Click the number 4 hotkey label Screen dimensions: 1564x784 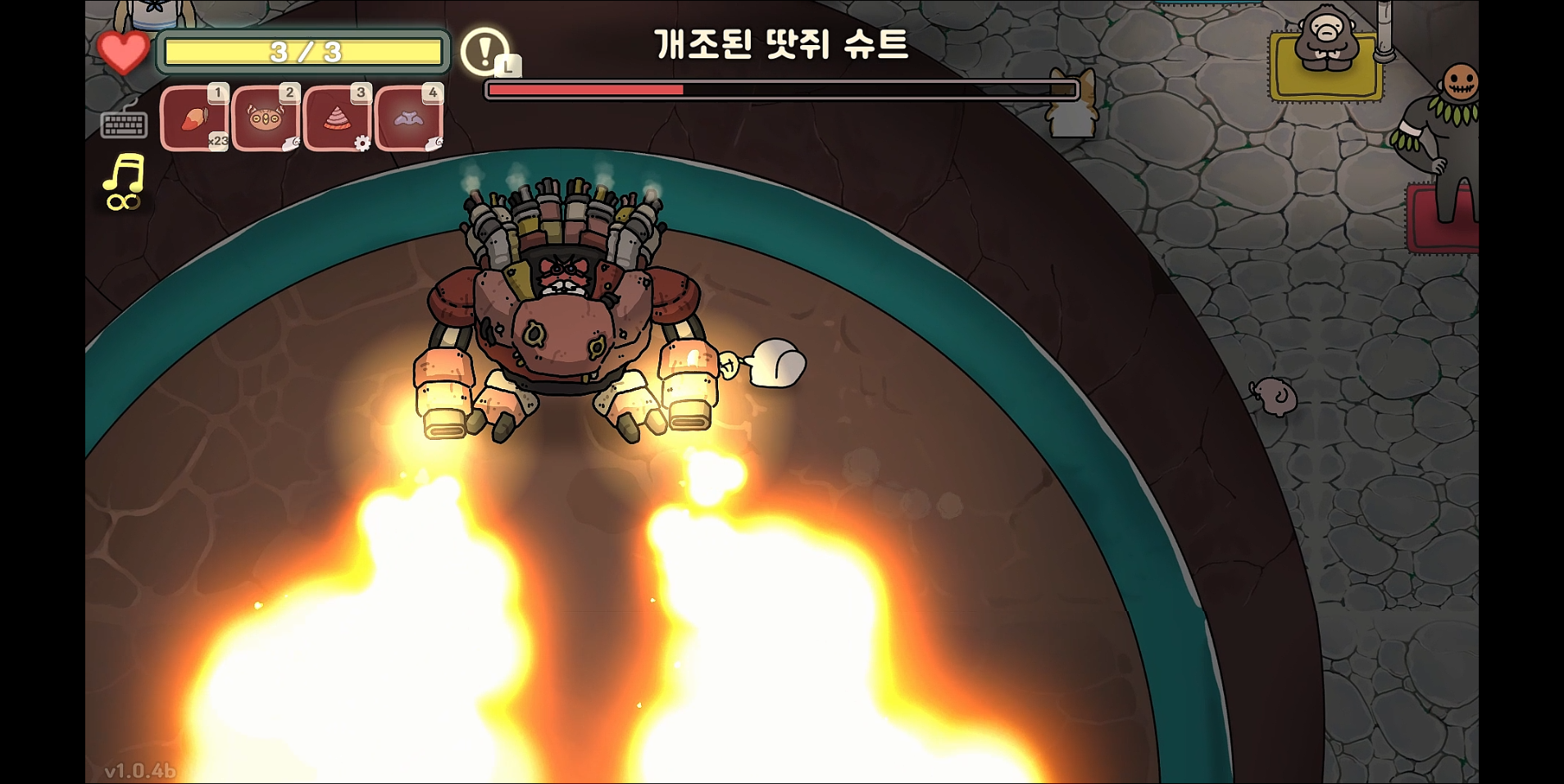432,93
